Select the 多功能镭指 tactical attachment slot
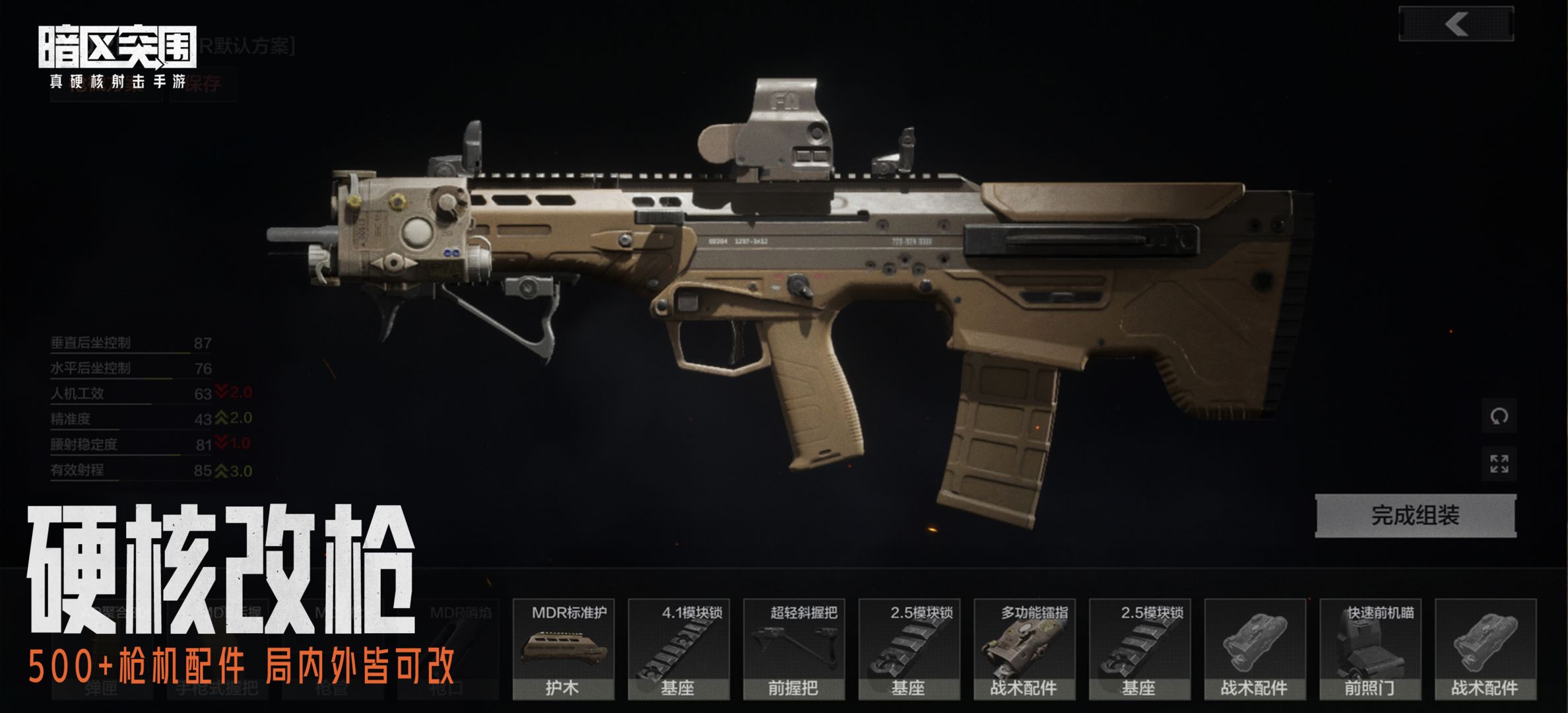This screenshot has height=713, width=1568. tap(1024, 649)
